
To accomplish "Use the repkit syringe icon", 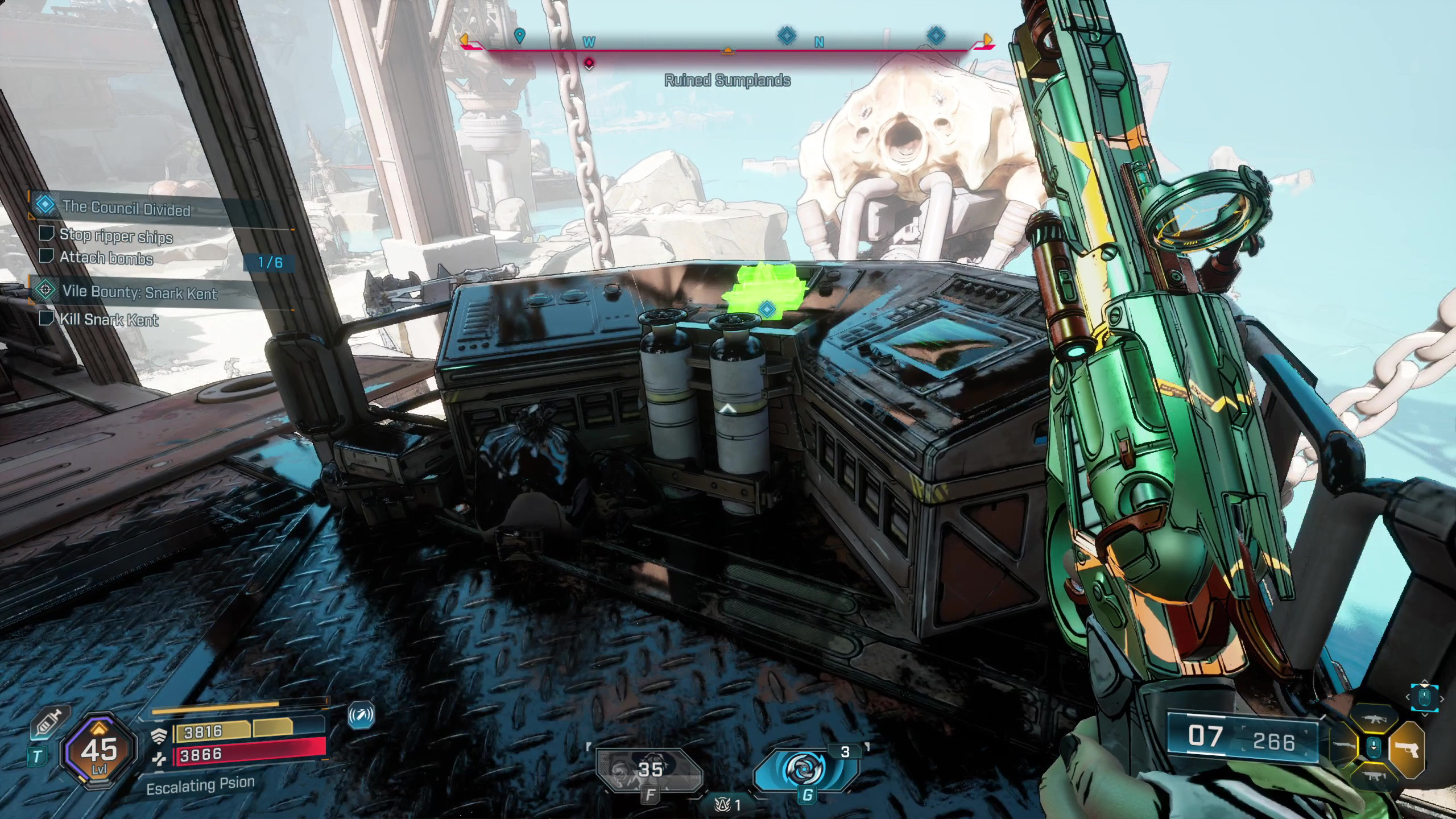I will pyautogui.click(x=51, y=722).
